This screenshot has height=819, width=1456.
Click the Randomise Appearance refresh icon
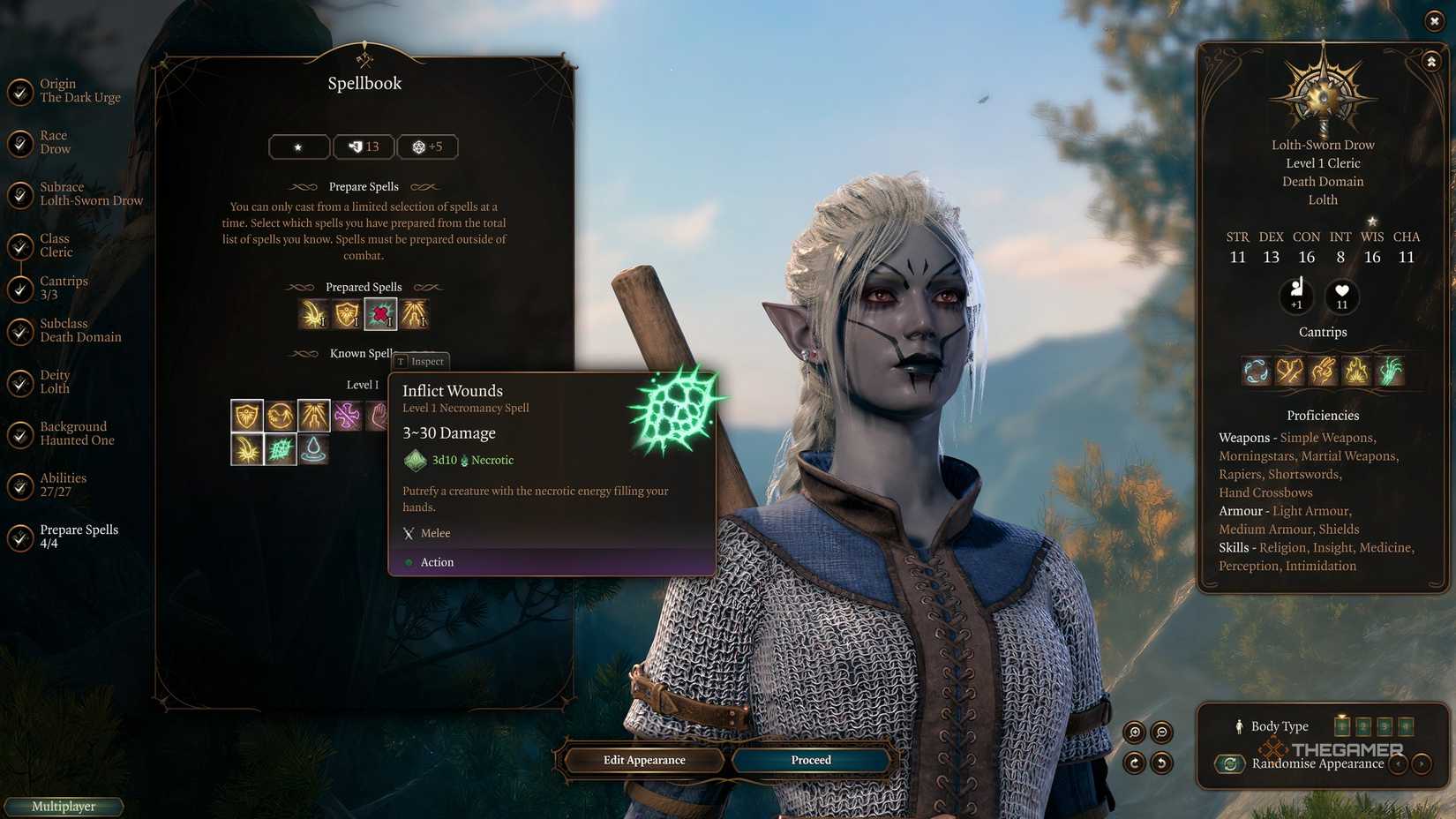point(1230,763)
